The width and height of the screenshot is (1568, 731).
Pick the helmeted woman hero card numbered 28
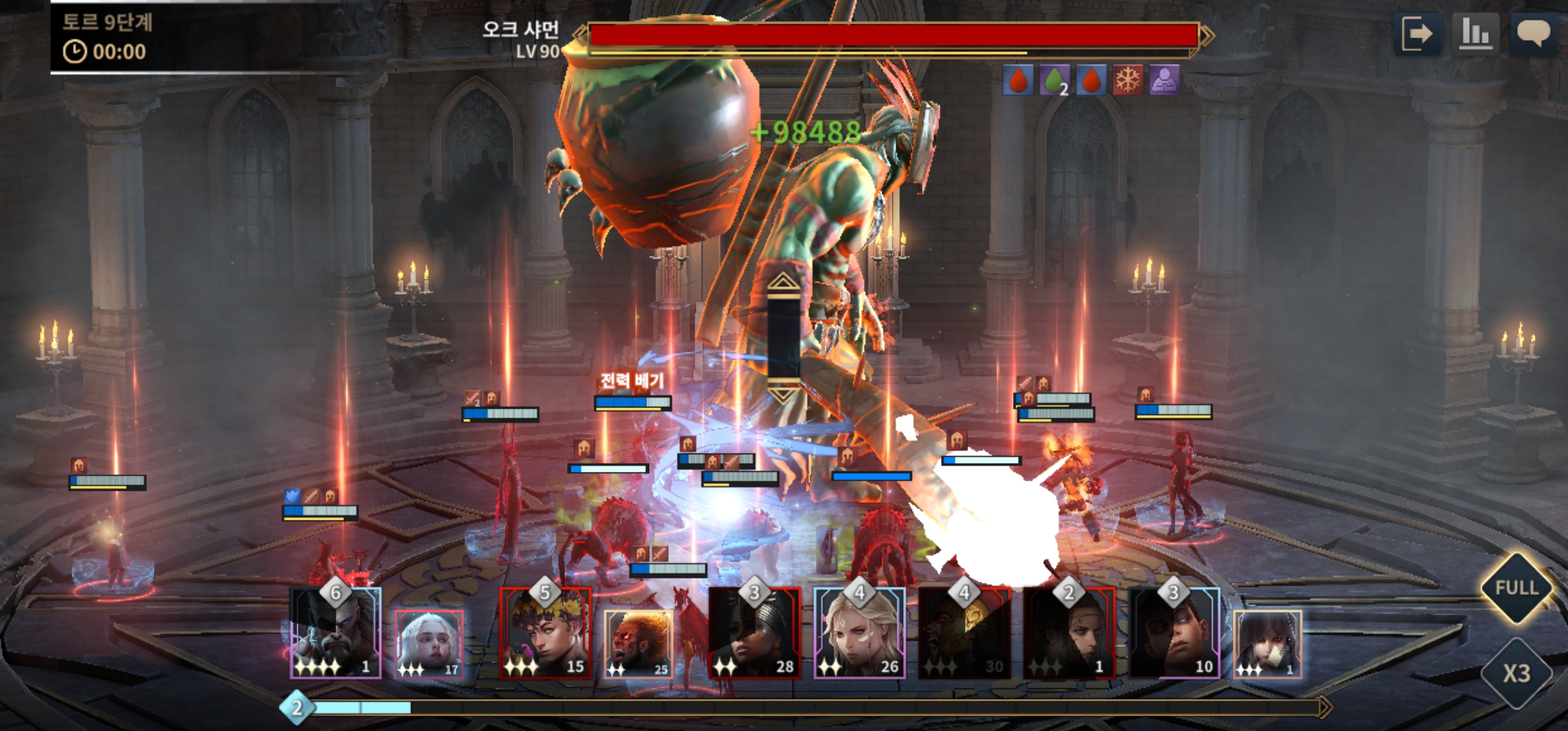(754, 634)
